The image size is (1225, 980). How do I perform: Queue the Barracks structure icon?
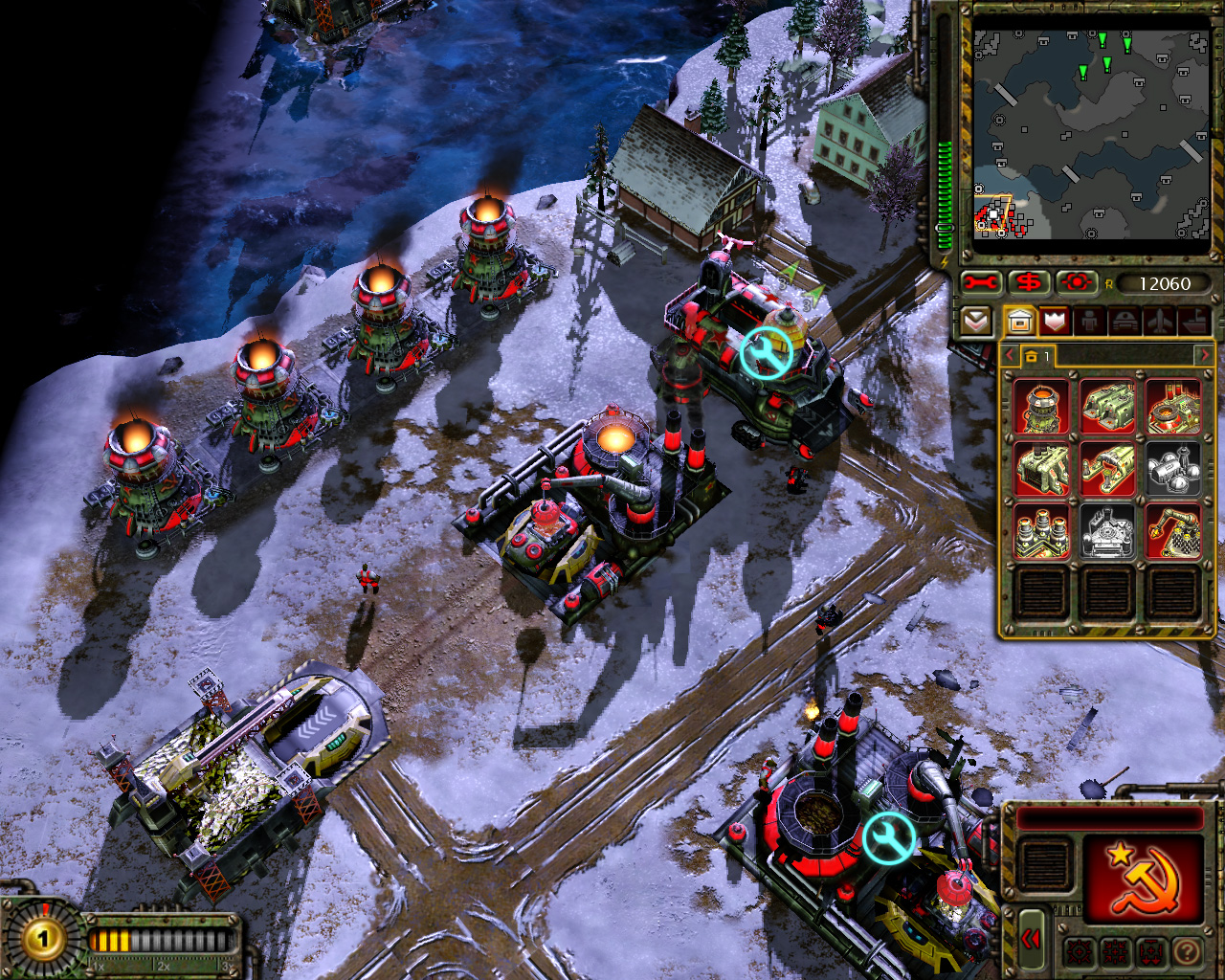(x=1107, y=406)
